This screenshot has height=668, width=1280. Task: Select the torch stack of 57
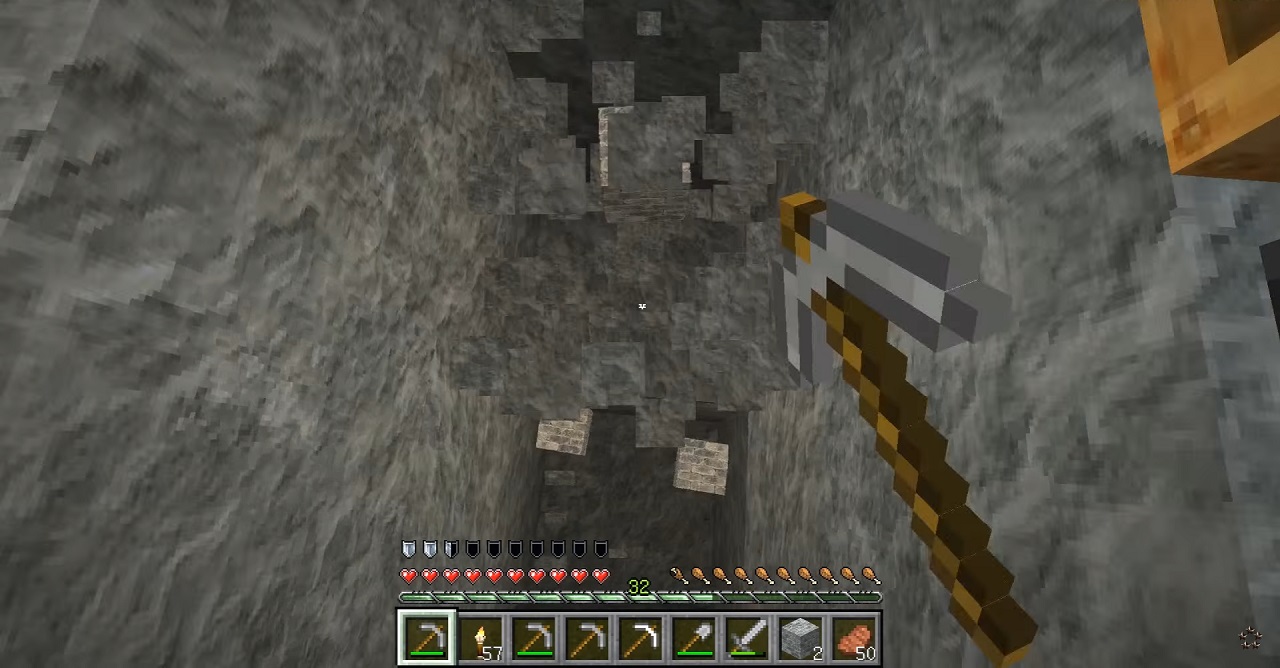pos(480,639)
